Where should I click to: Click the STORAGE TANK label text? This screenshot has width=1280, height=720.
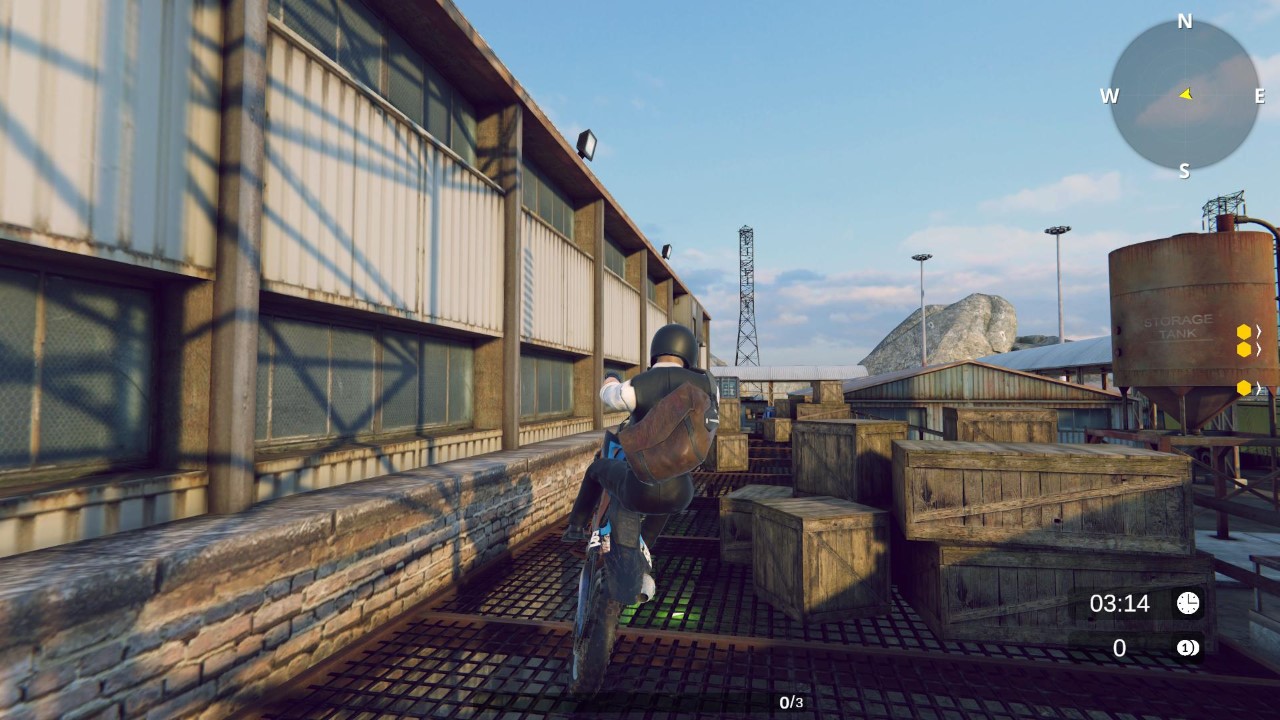pyautogui.click(x=1180, y=329)
